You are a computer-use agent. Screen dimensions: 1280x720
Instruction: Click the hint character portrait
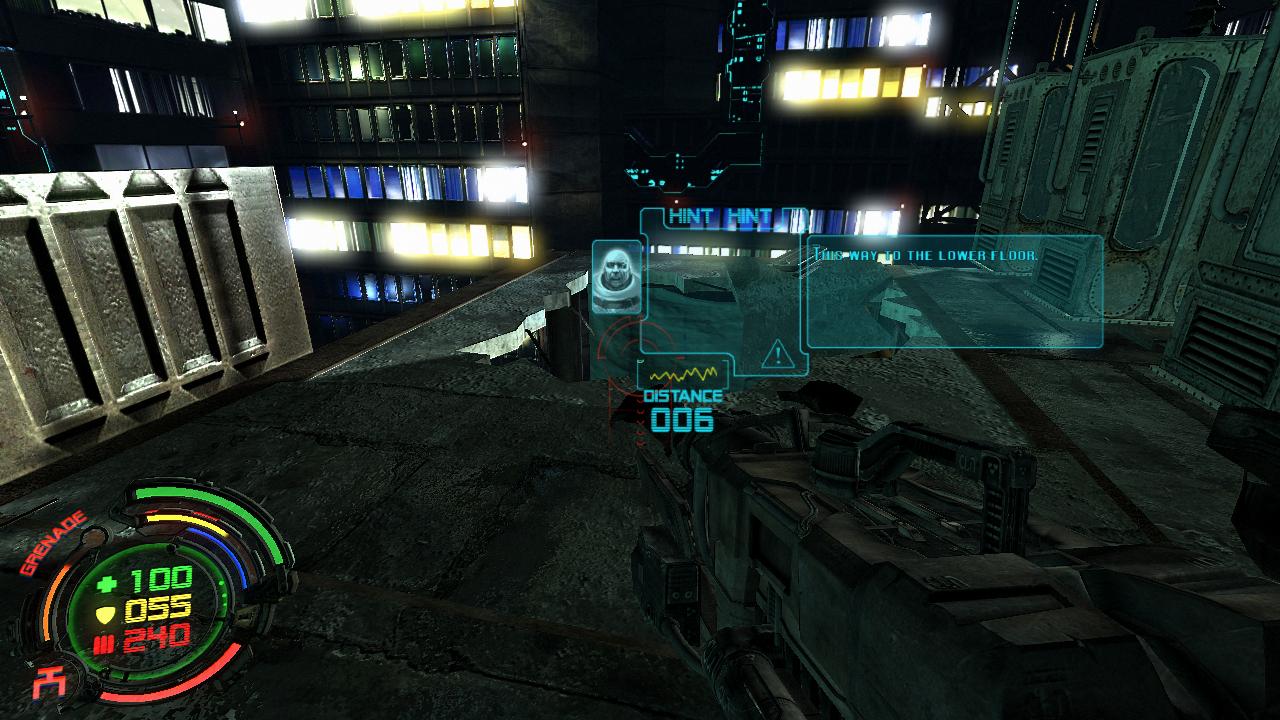[615, 276]
